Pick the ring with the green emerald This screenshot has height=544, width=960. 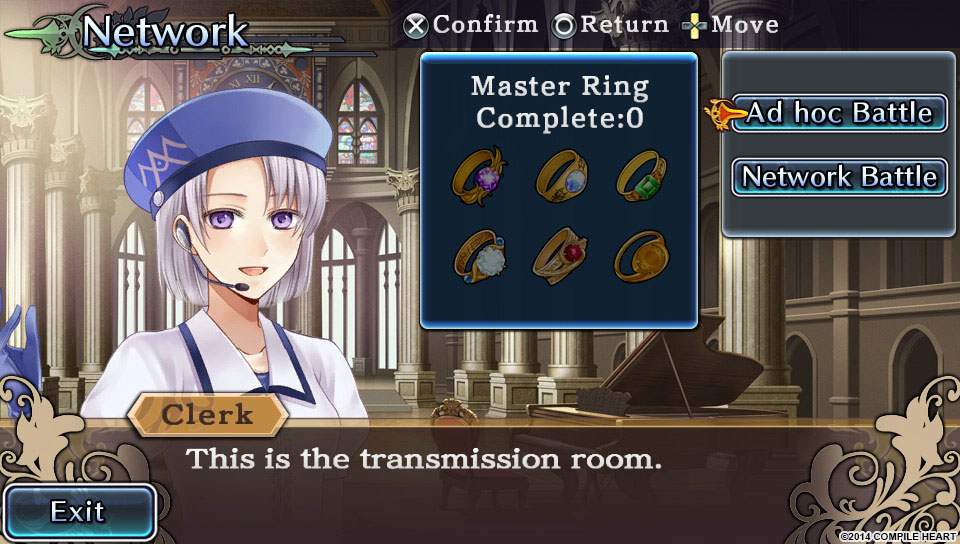641,173
